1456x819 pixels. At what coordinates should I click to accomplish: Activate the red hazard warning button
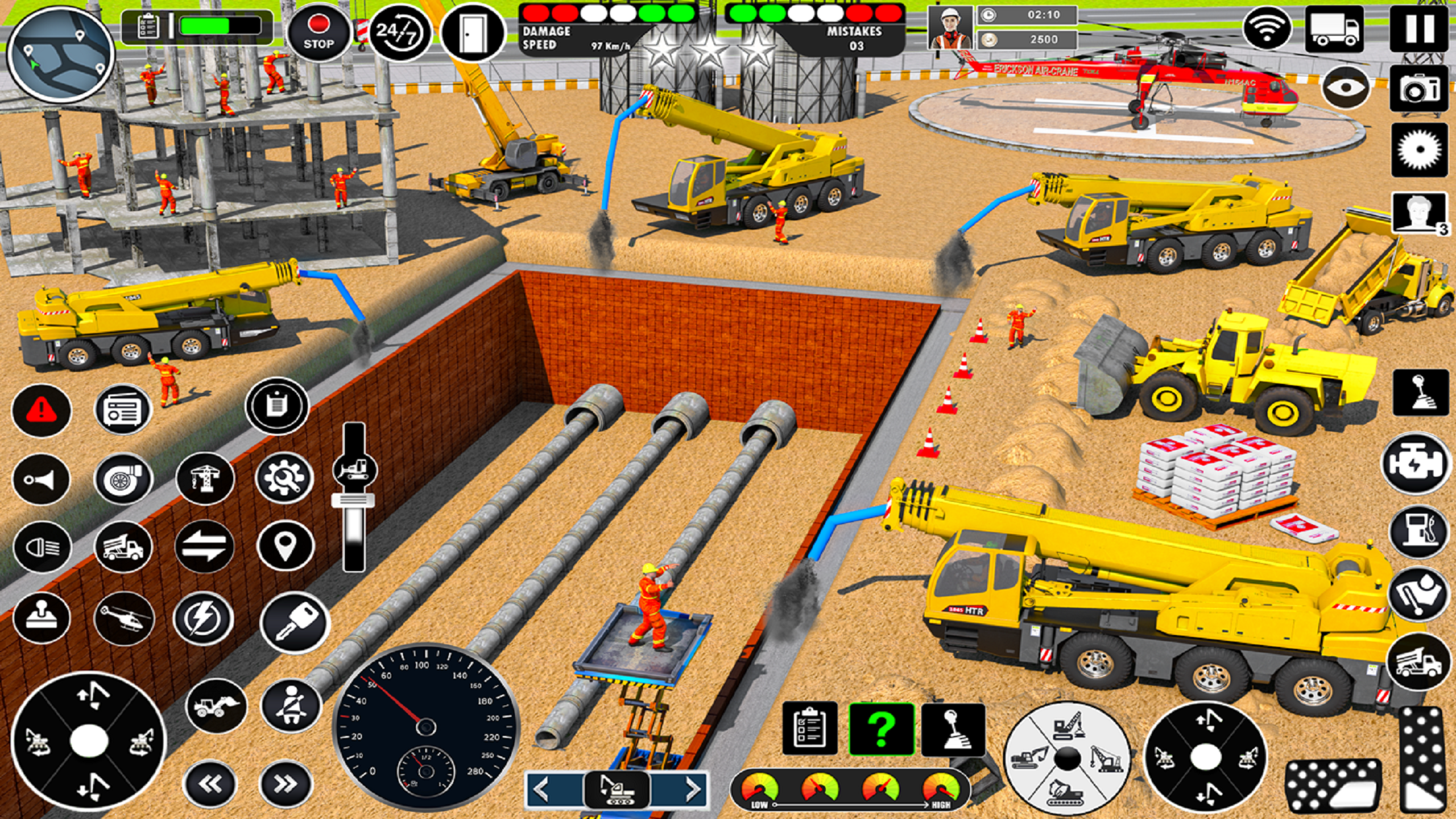[42, 411]
